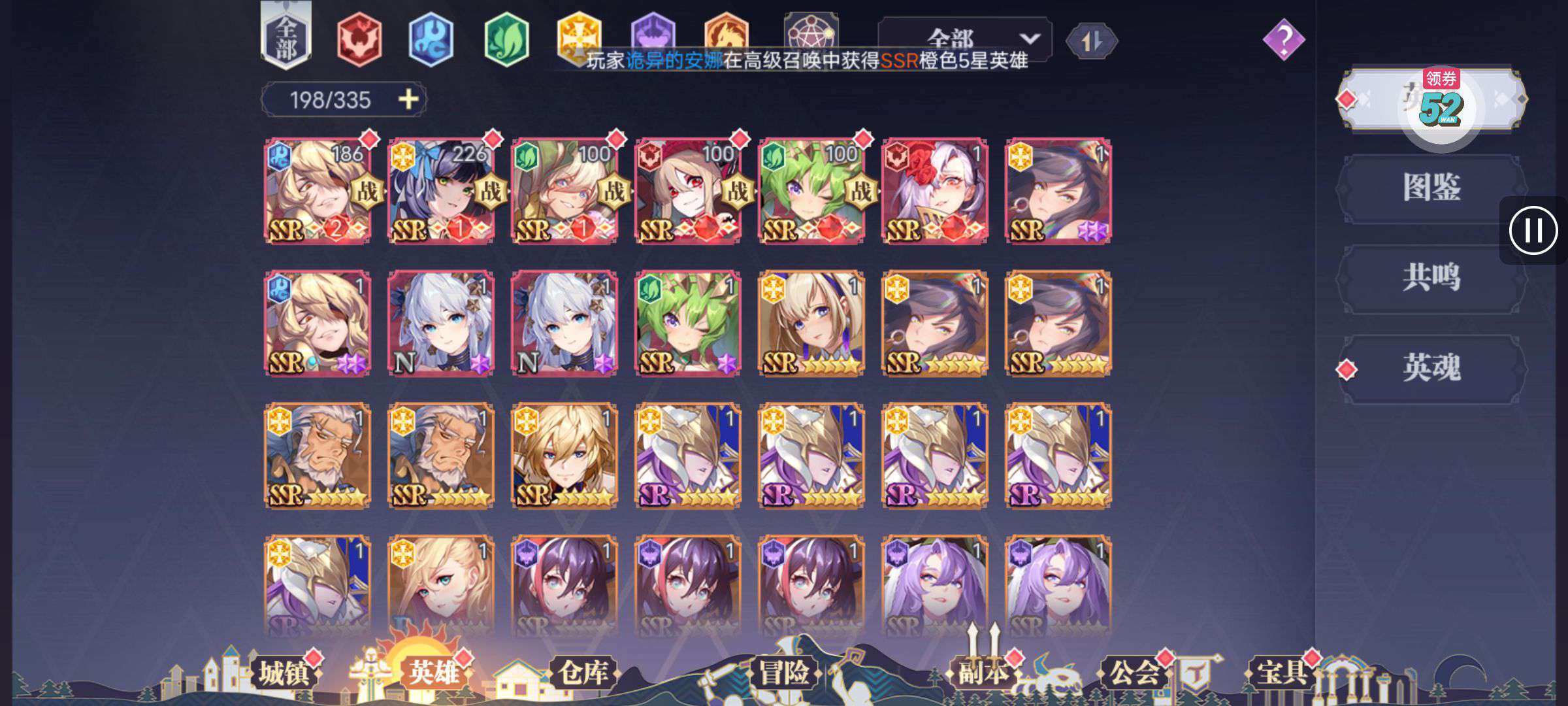
Task: Open help via the question mark icon
Action: tap(1284, 41)
